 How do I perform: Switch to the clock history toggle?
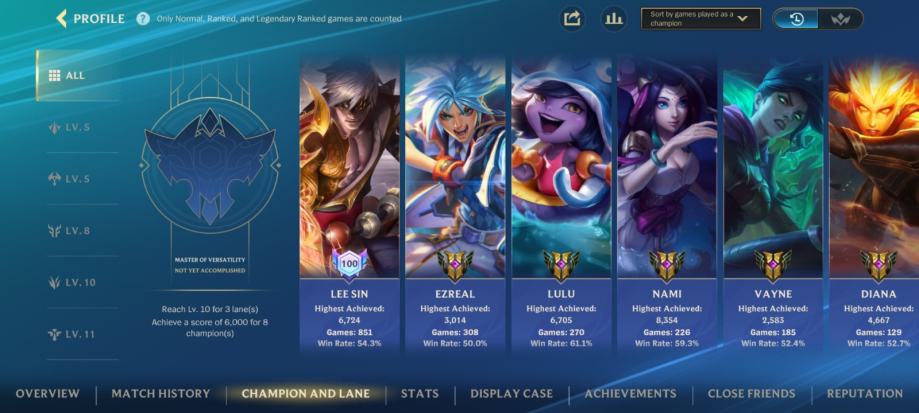click(x=796, y=19)
